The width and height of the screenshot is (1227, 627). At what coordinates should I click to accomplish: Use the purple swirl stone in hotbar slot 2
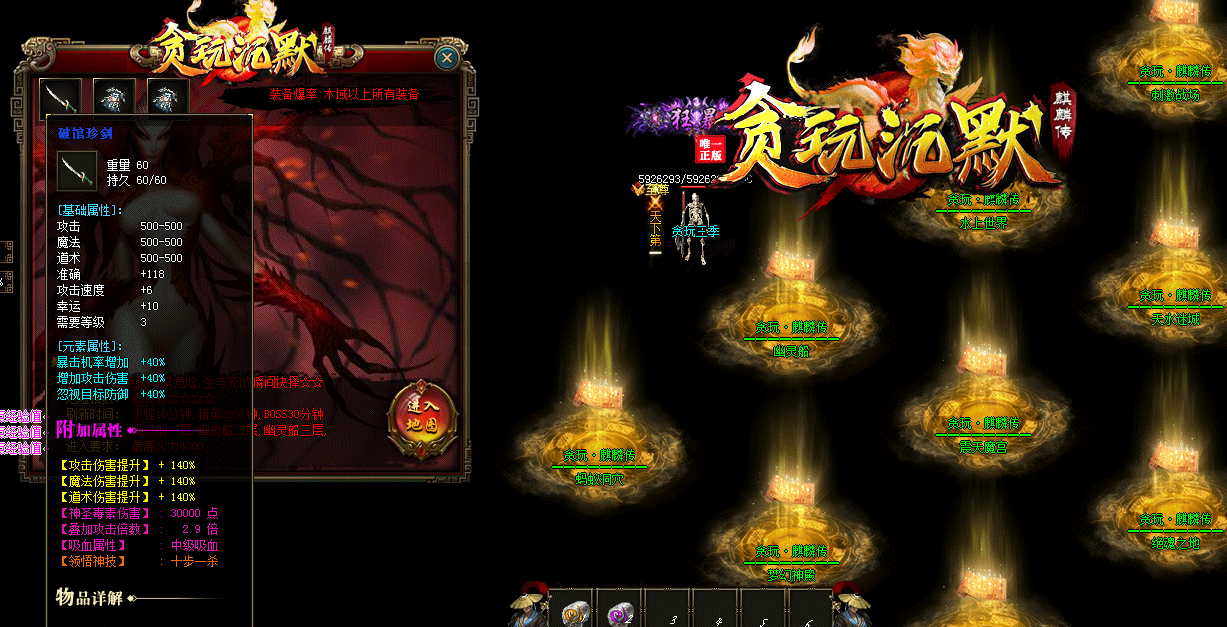click(620, 612)
